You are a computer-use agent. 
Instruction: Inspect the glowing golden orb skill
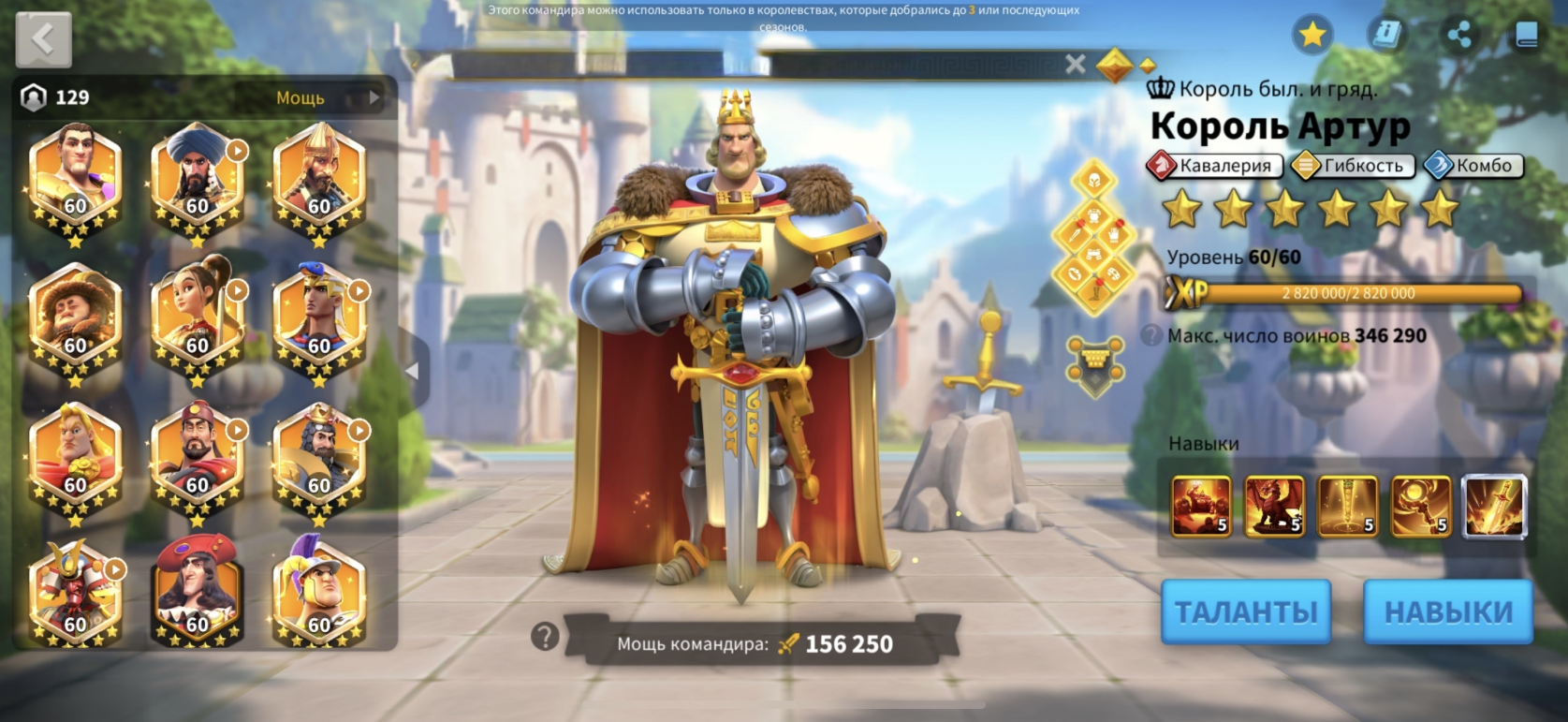1420,507
